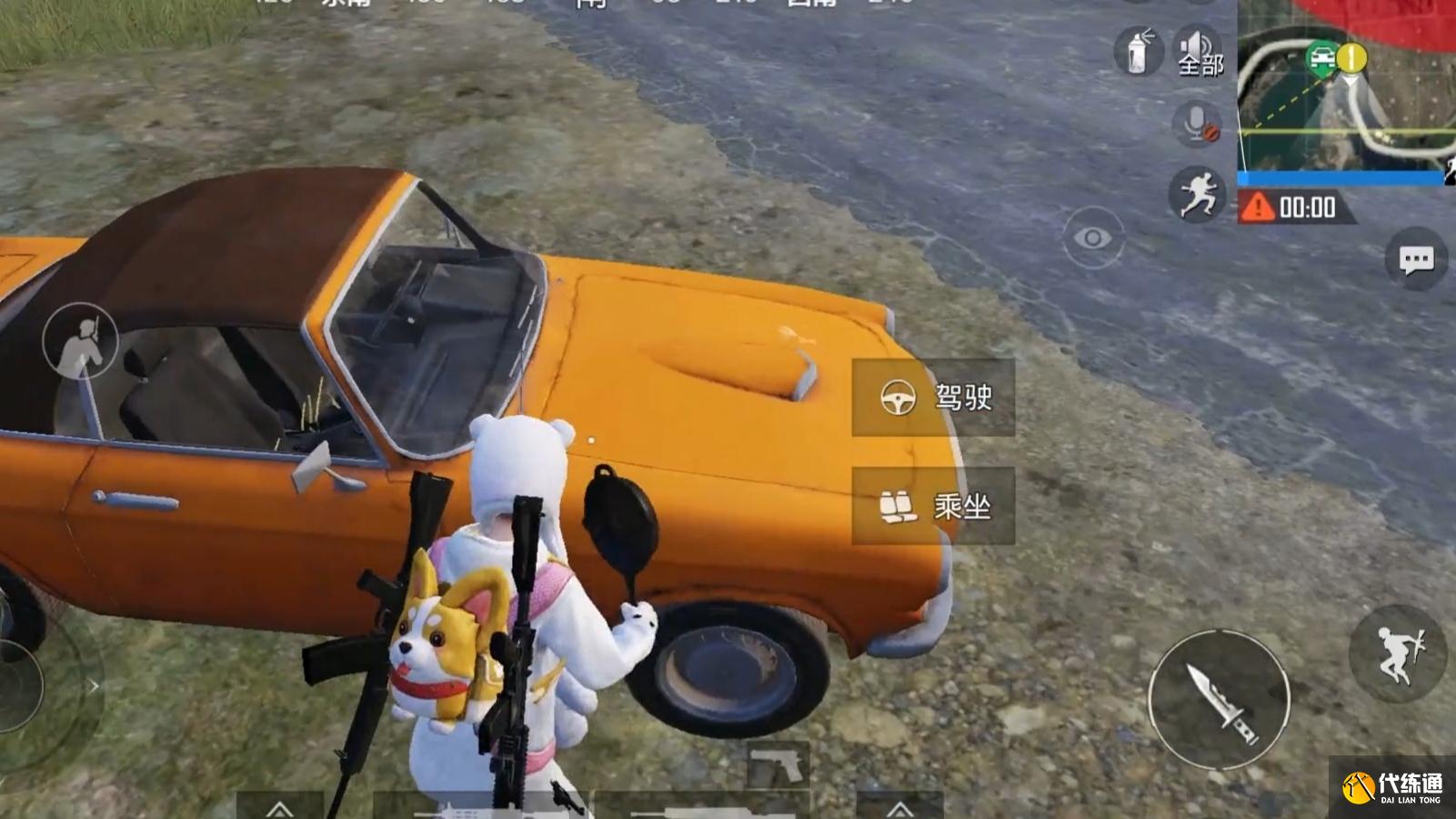Tap the 驾驶 drive button
The height and width of the screenshot is (819, 1456).
[933, 397]
